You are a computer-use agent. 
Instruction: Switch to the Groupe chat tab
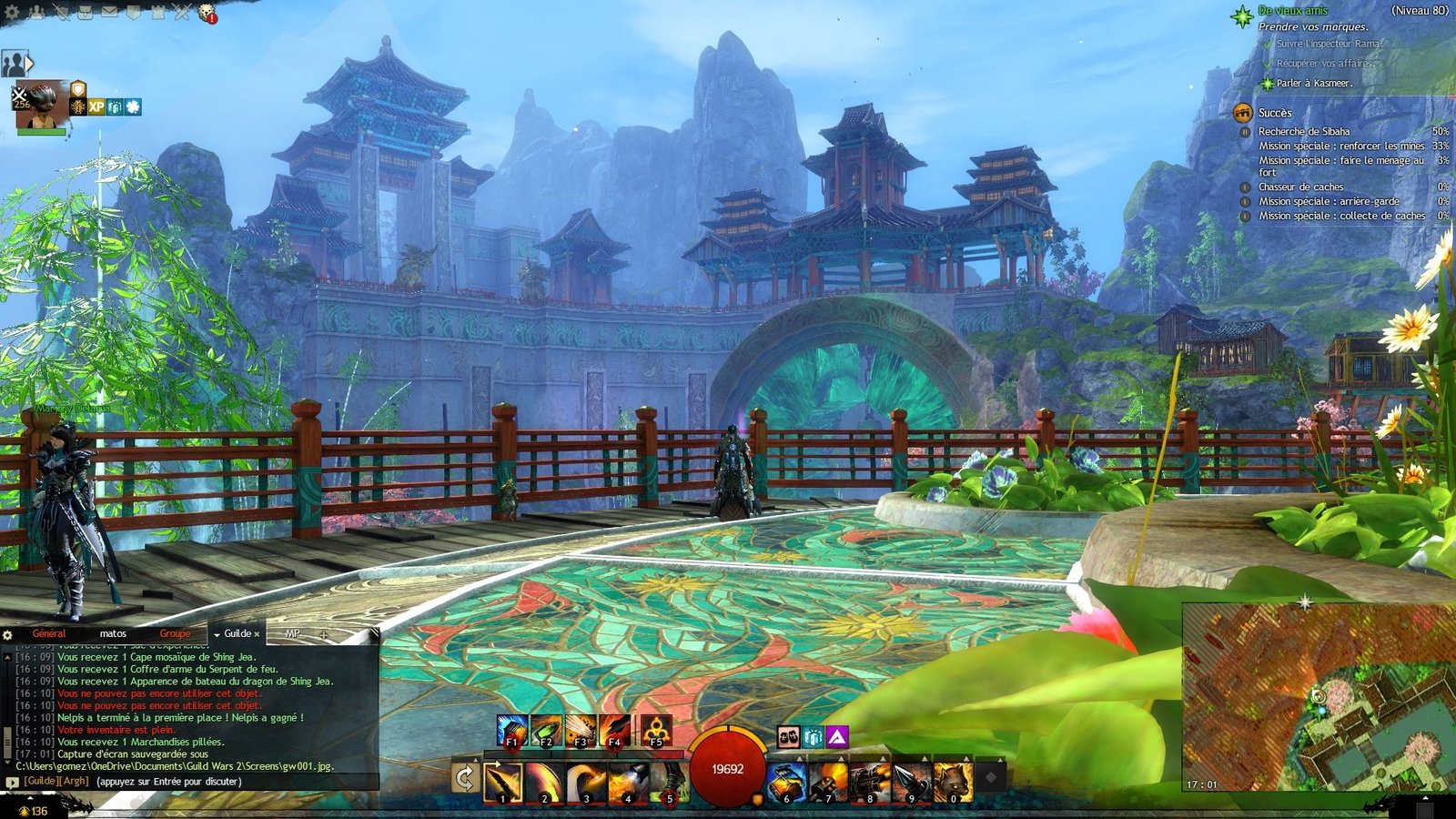tap(175, 633)
